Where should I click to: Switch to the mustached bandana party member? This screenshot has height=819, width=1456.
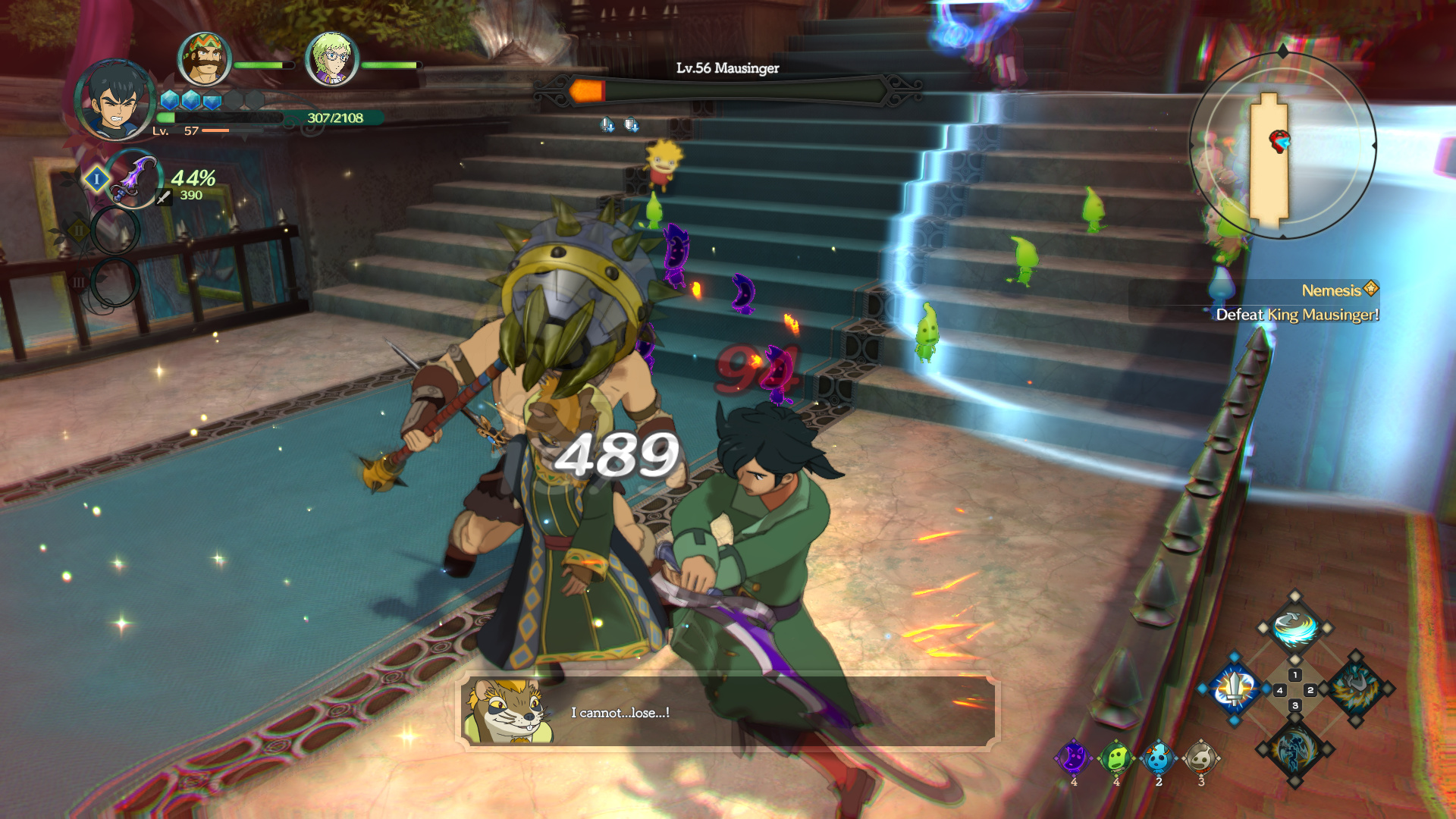coord(204,59)
